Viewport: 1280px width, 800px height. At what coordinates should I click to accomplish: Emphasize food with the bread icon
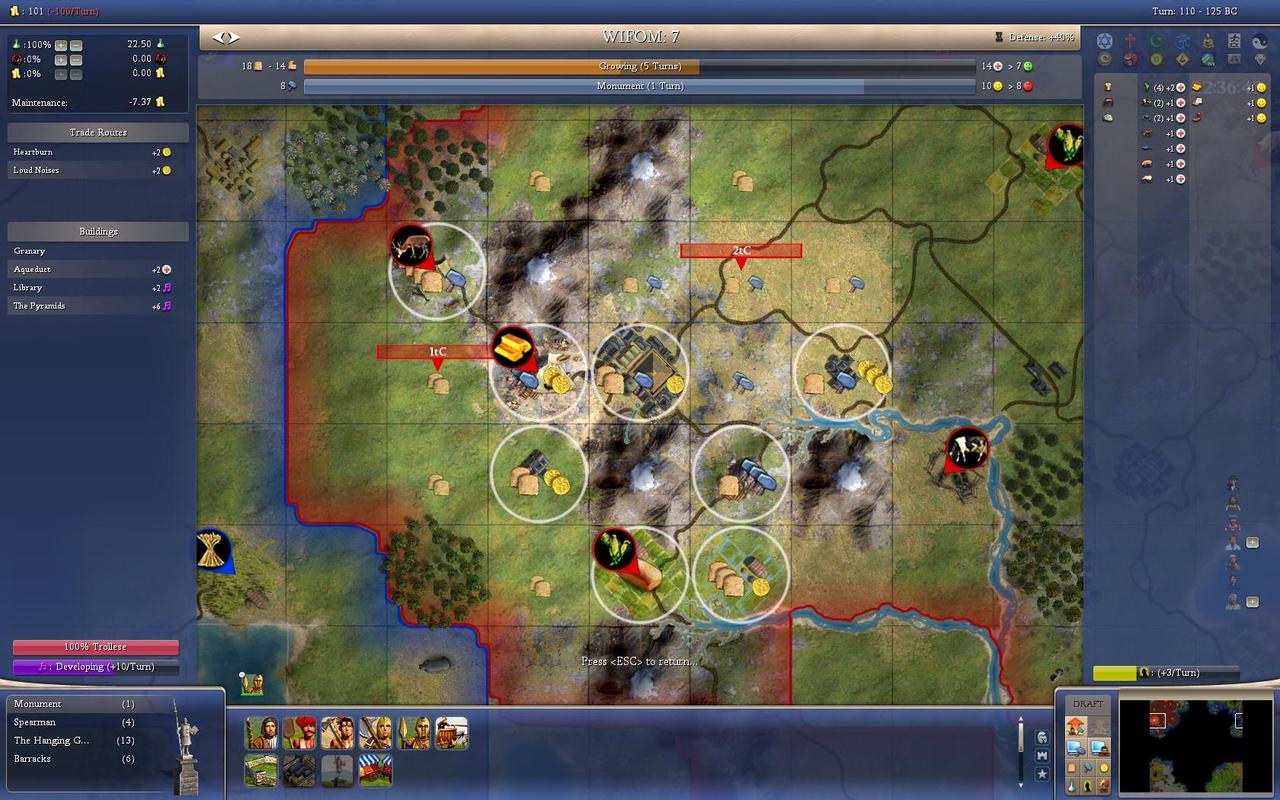(x=1071, y=767)
